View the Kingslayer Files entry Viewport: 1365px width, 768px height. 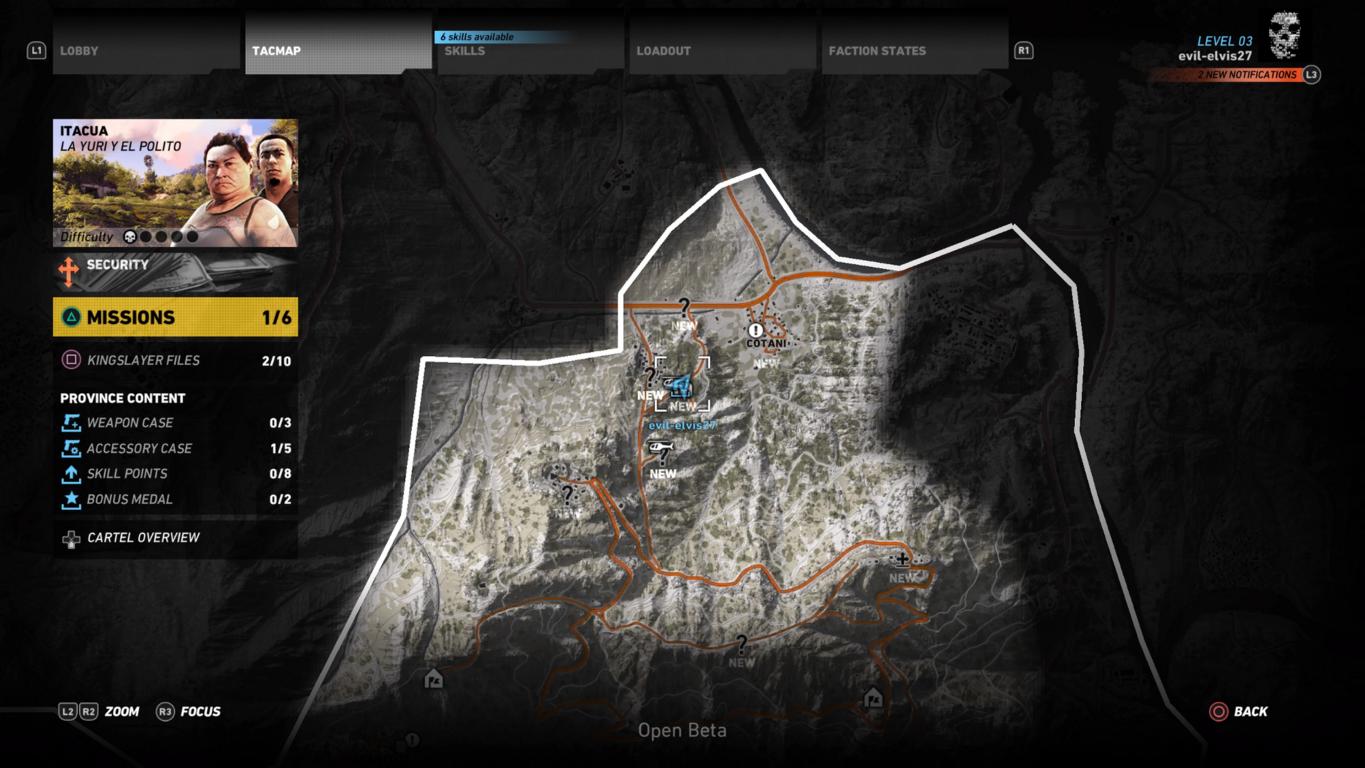[175, 360]
